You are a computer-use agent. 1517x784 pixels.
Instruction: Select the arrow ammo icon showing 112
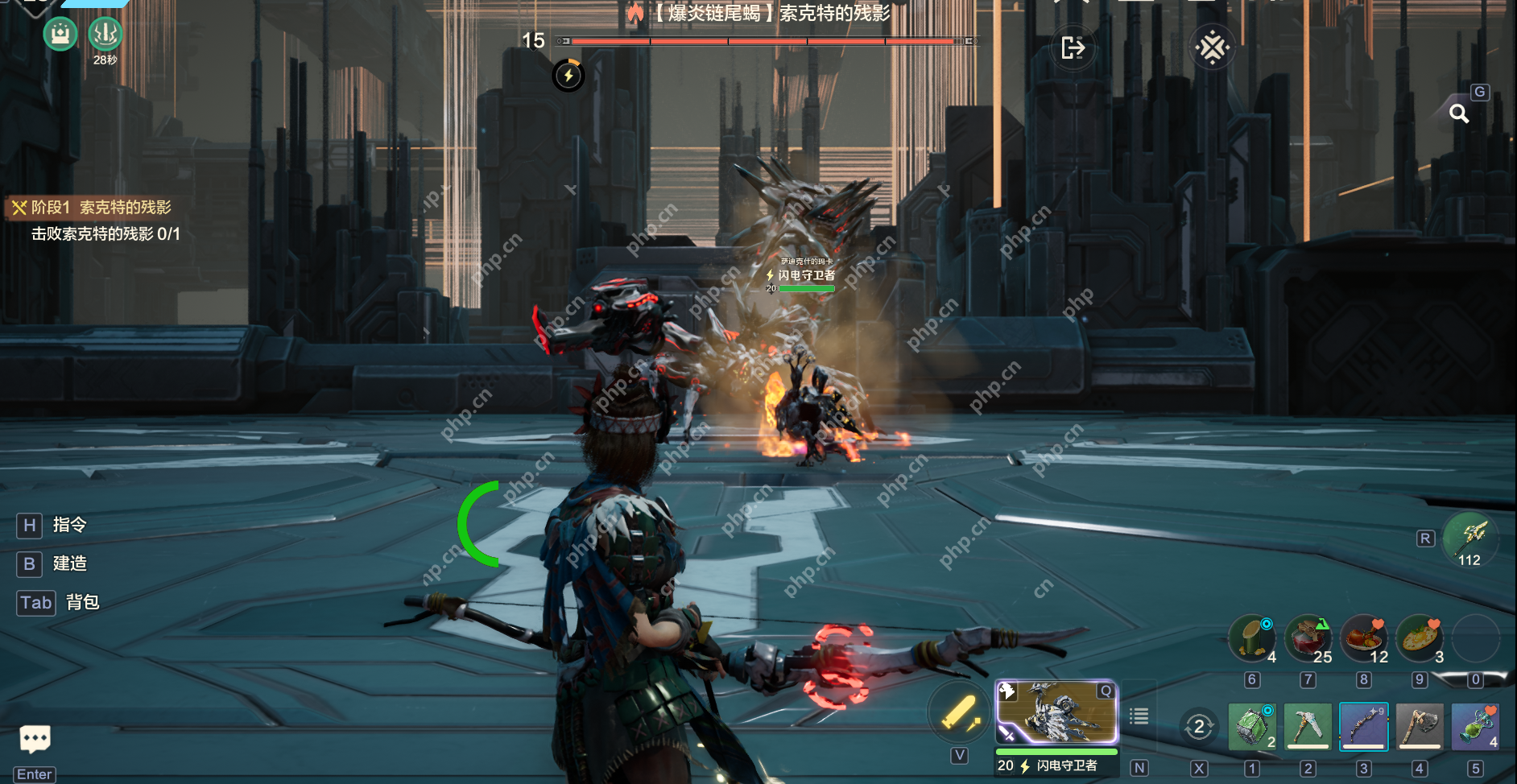(1471, 538)
